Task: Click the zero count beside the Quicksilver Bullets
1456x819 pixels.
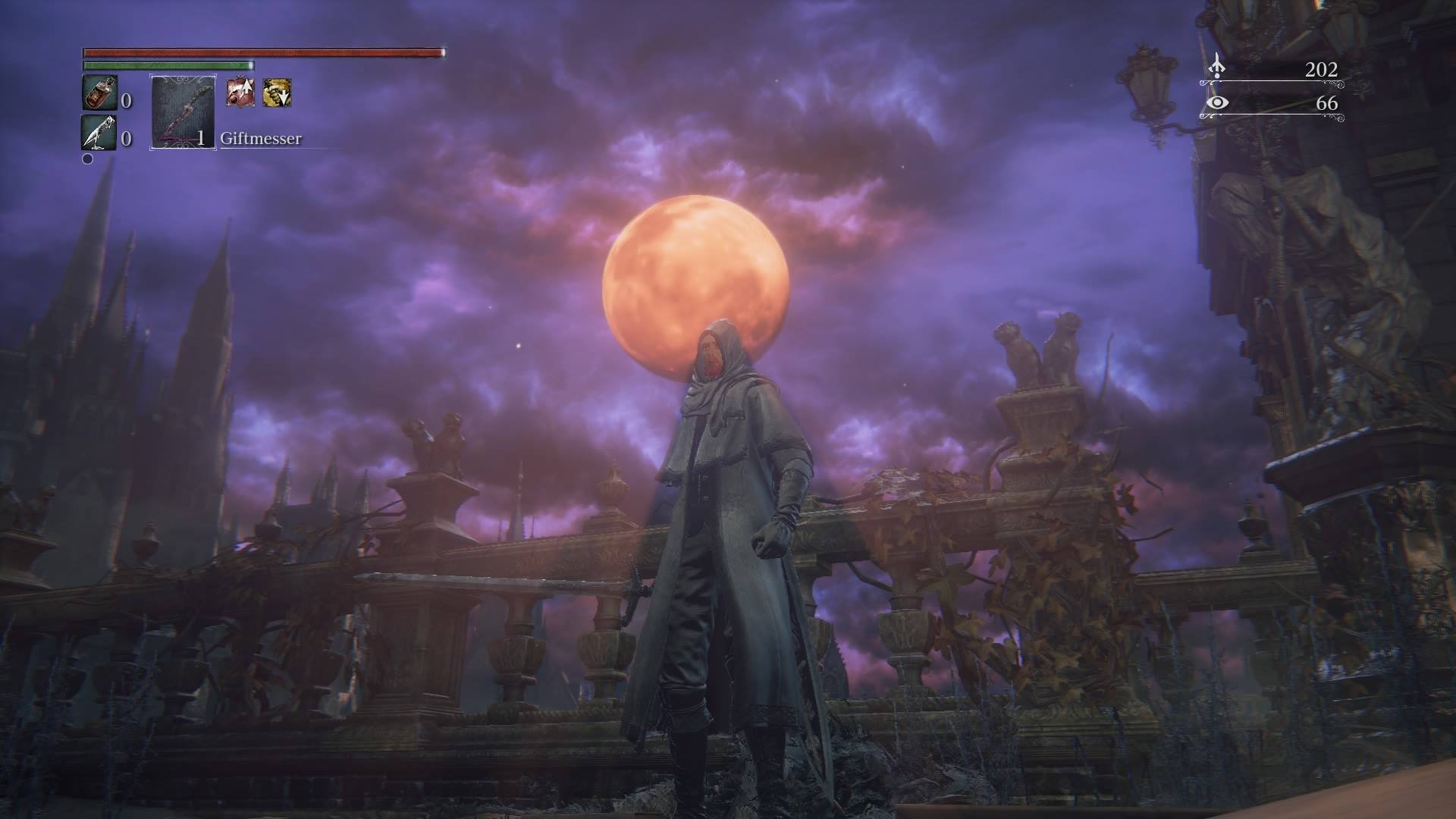Action: pyautogui.click(x=126, y=139)
